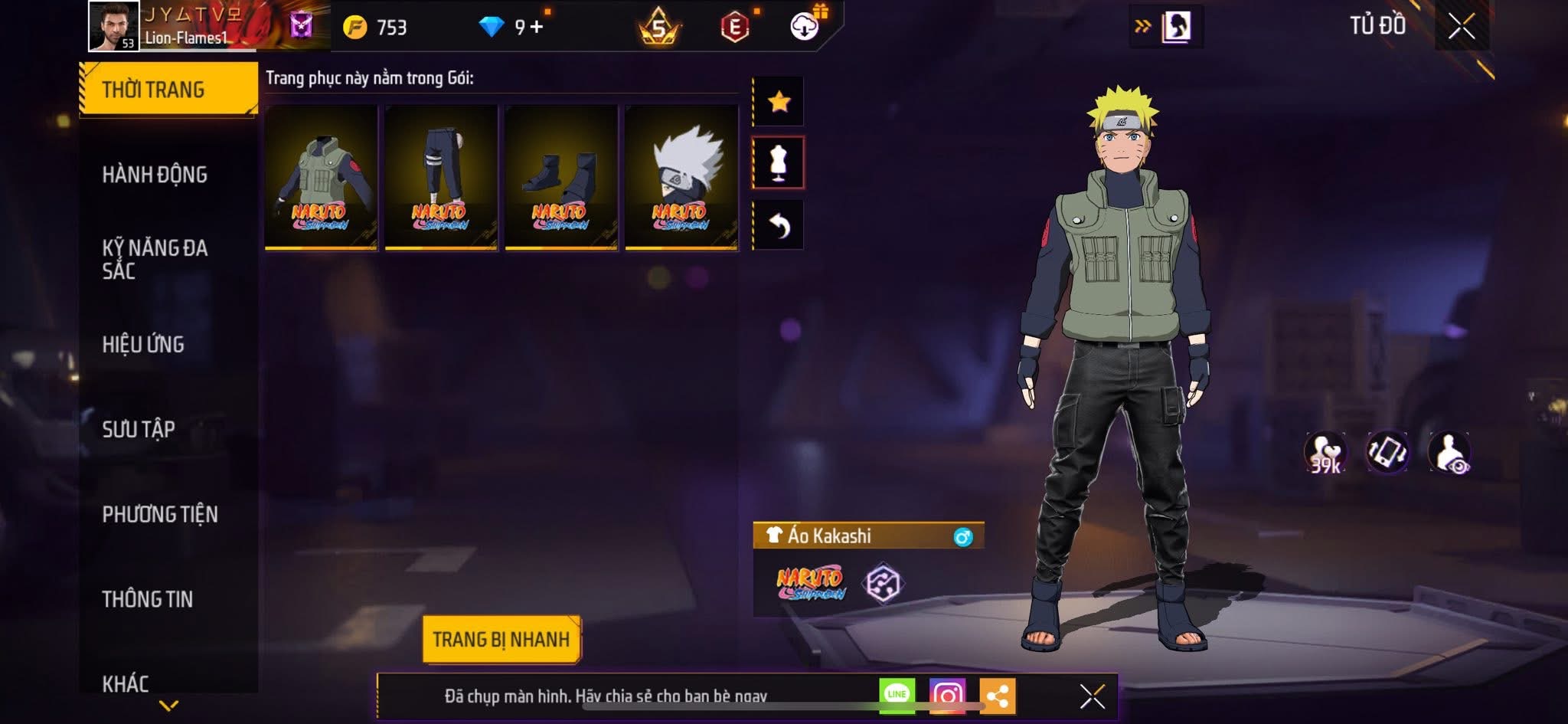Close the TỦ ĐỒ wardrobe screen
The height and width of the screenshot is (724, 1568).
pos(1461,27)
